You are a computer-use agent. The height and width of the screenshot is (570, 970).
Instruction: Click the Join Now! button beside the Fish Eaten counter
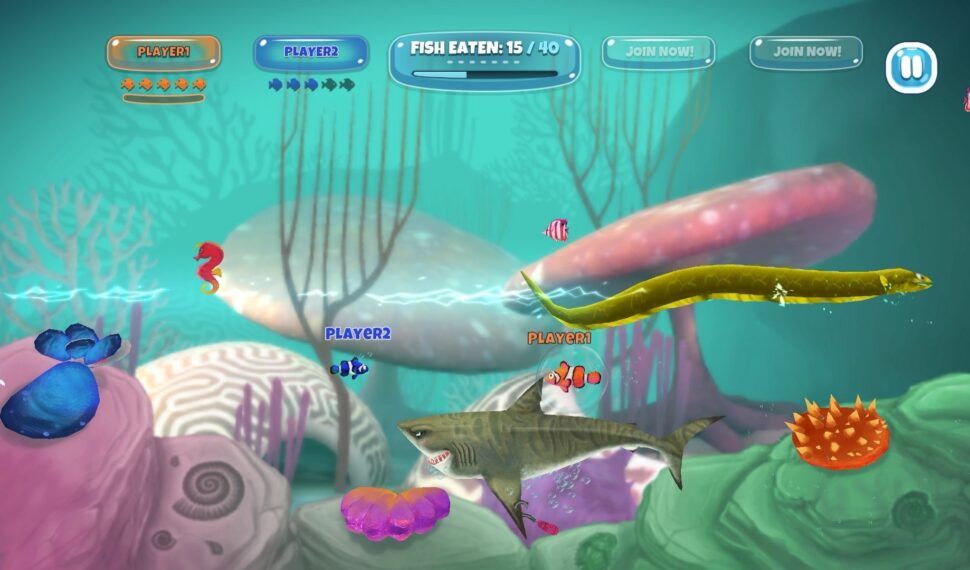point(658,52)
